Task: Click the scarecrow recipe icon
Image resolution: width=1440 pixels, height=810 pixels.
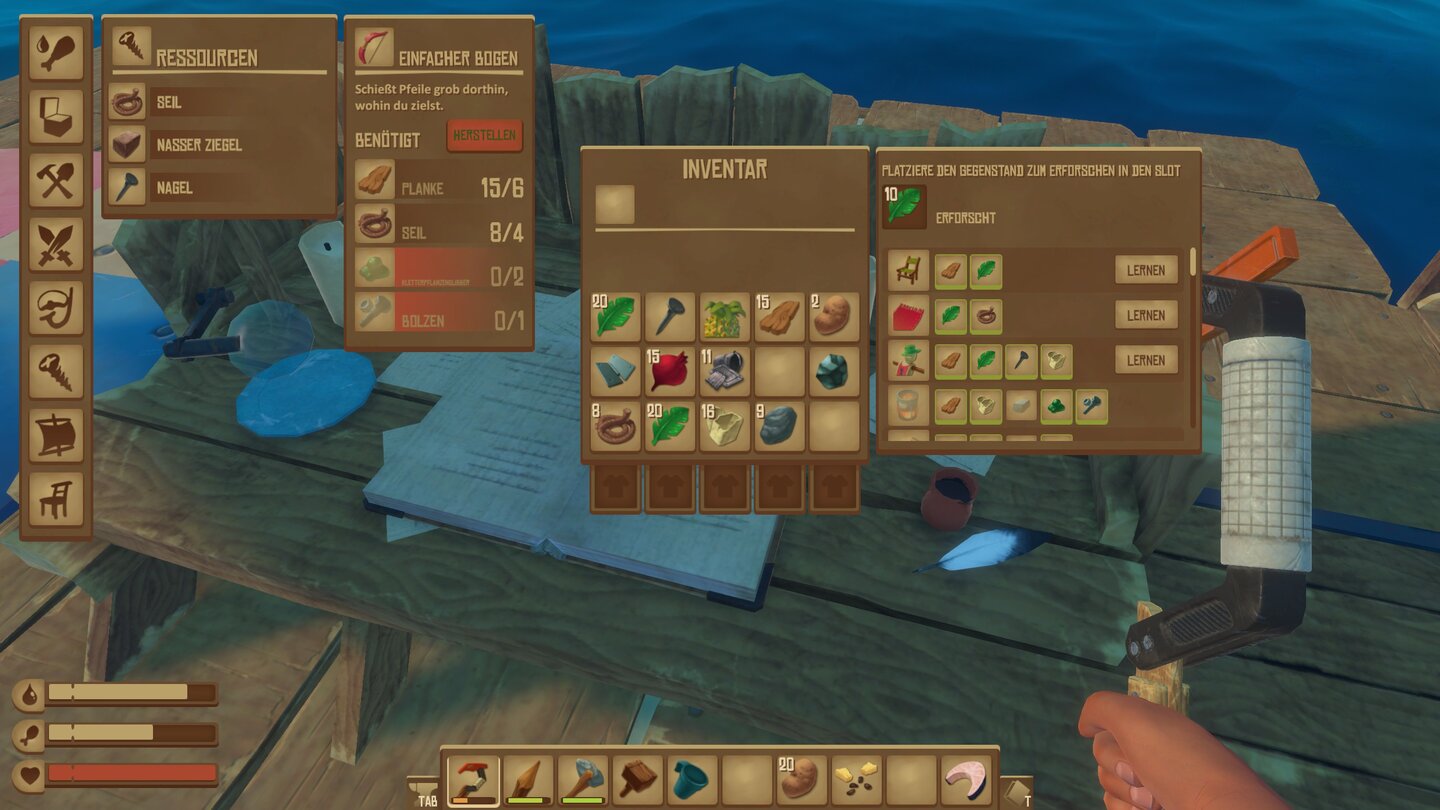Action: (906, 360)
